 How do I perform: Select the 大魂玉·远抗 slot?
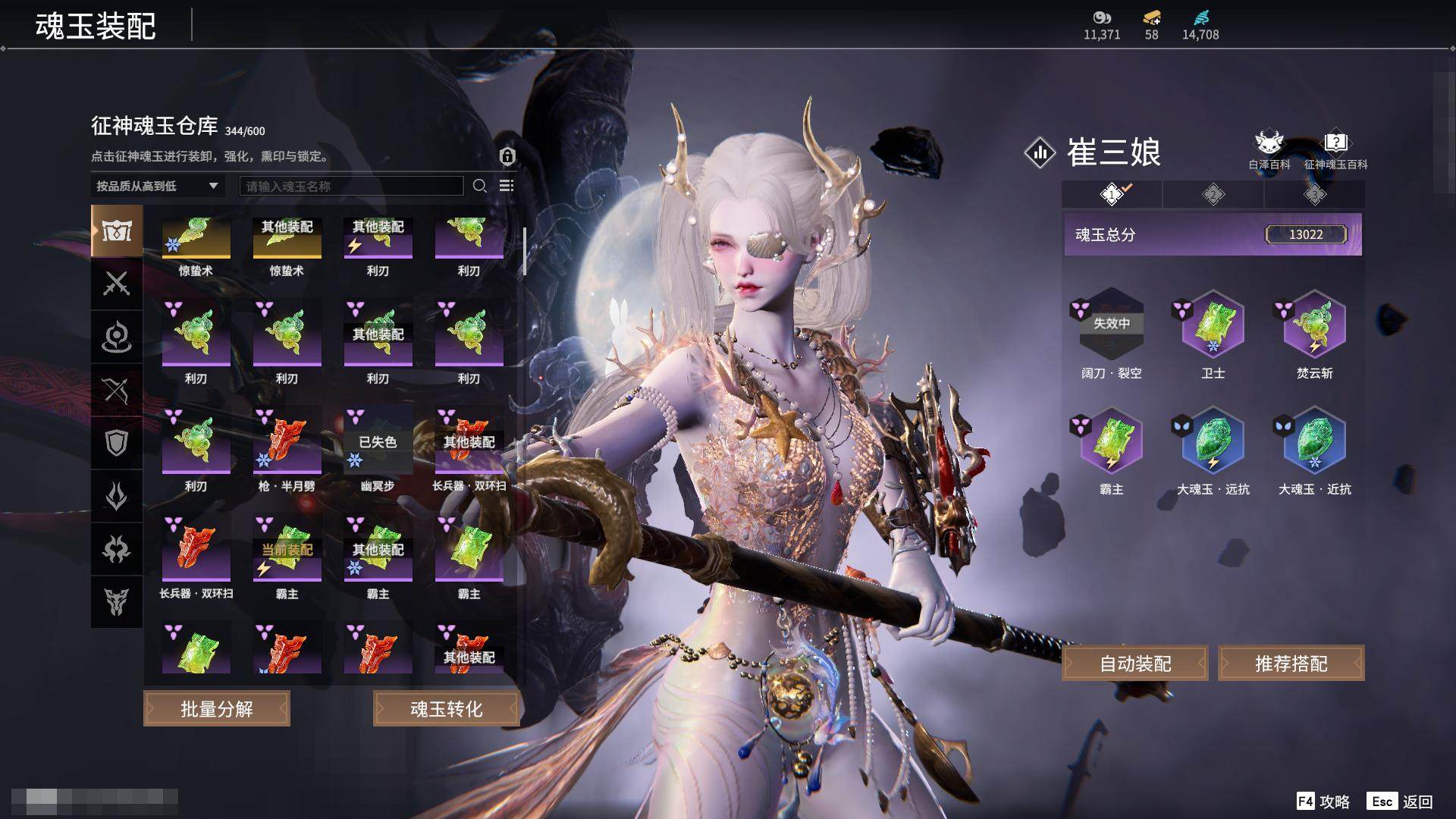(1213, 442)
